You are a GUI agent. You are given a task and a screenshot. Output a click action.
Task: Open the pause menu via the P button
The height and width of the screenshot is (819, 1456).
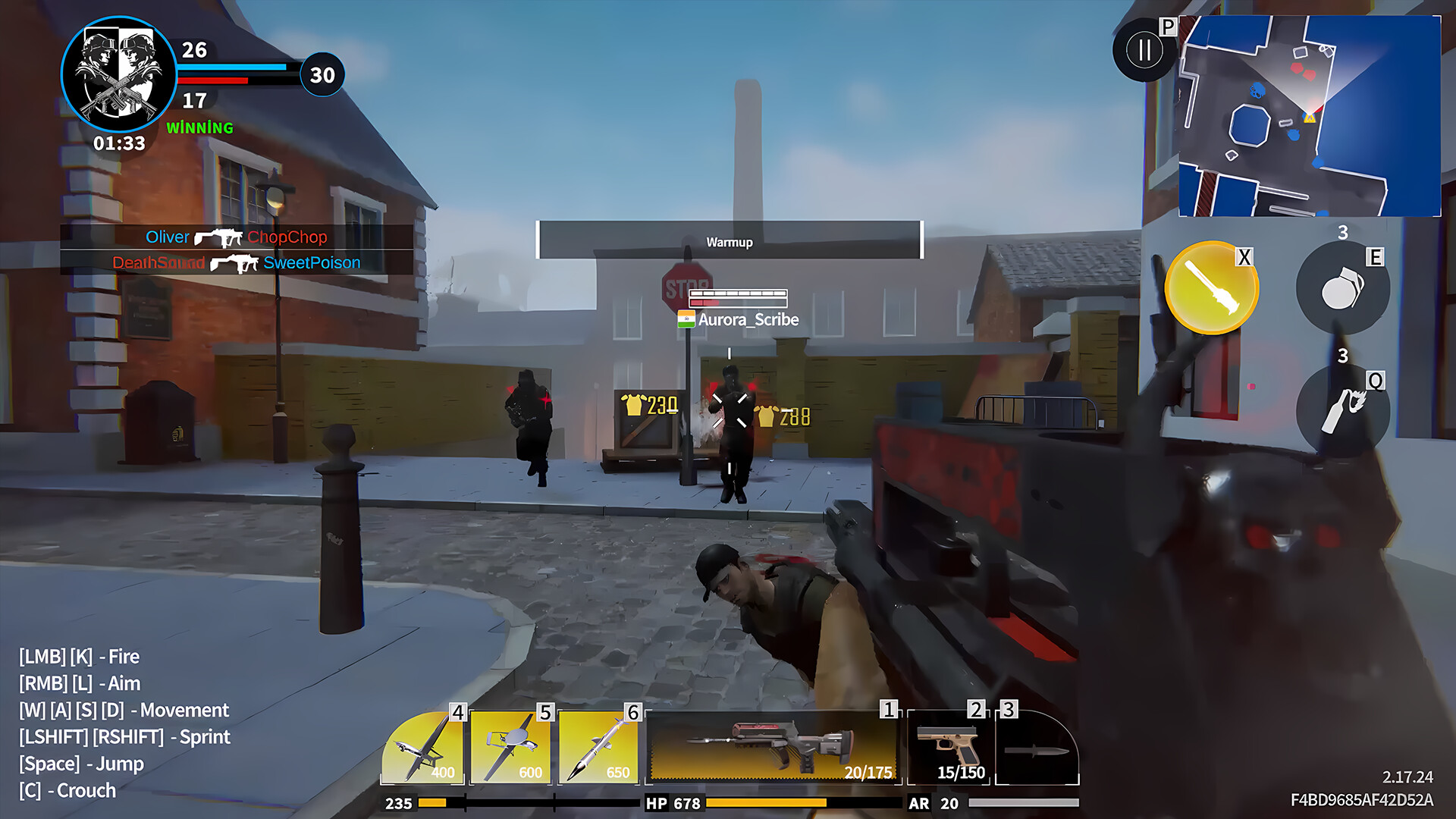pyautogui.click(x=1145, y=51)
